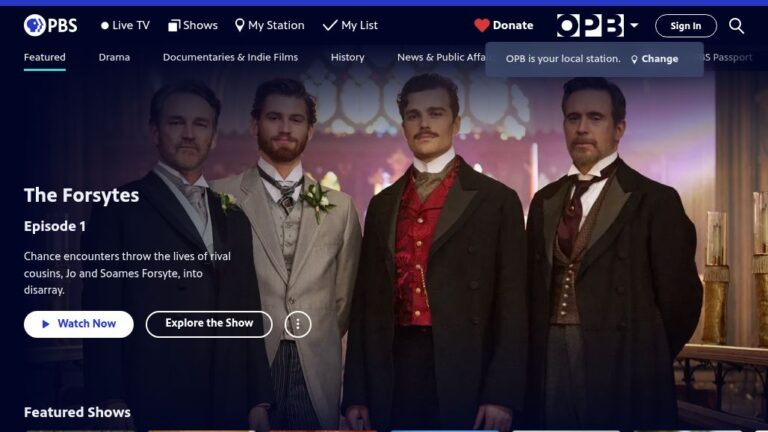Open the search magnifier icon
Viewport: 768px width, 432px height.
click(x=737, y=25)
